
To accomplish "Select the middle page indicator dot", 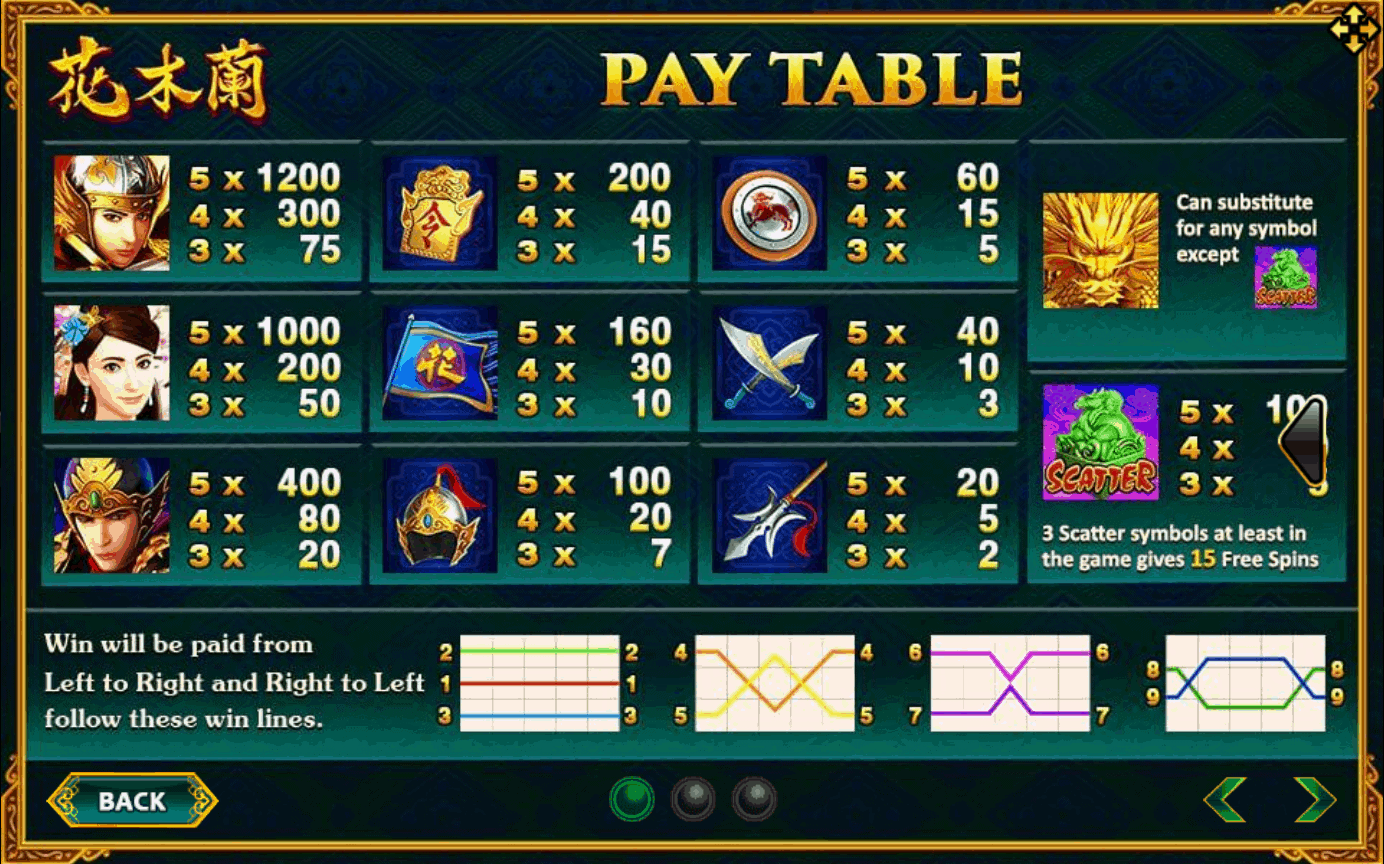I will pyautogui.click(x=693, y=799).
